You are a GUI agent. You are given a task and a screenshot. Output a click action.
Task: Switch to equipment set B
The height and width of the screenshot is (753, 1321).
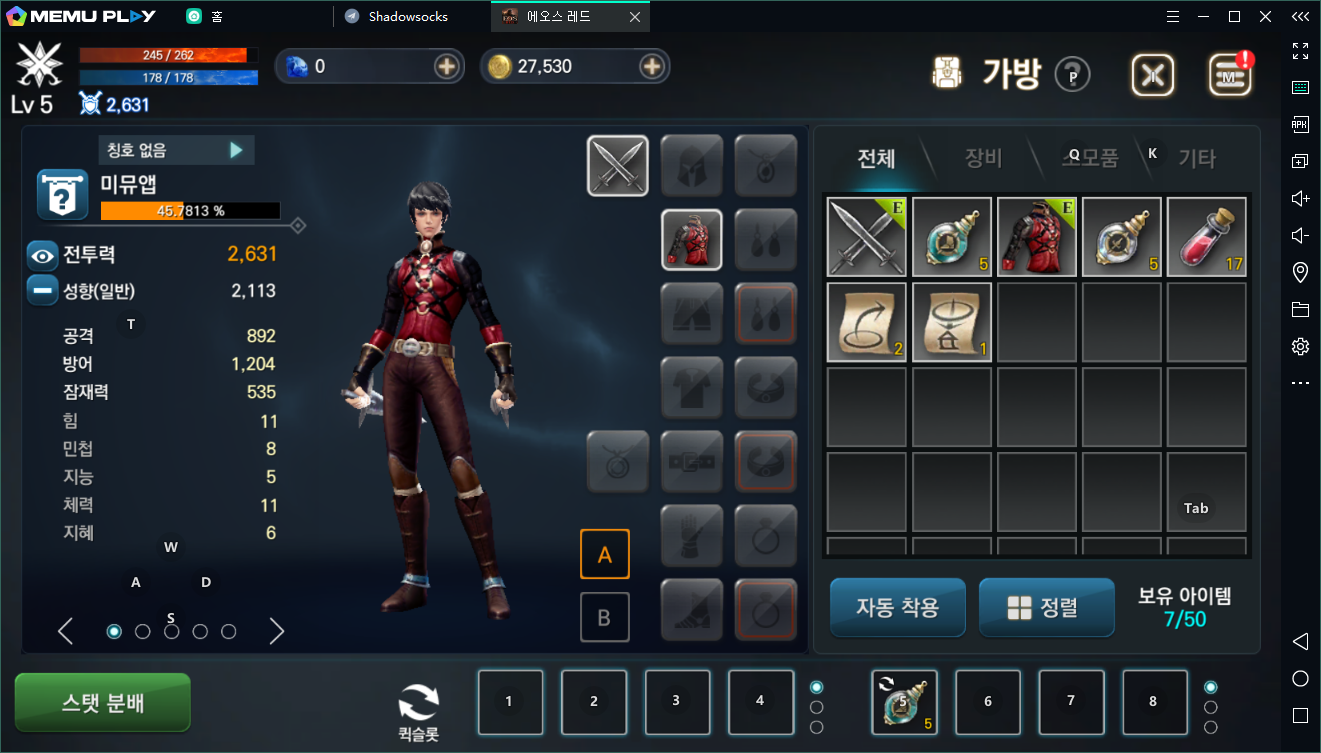(x=604, y=617)
